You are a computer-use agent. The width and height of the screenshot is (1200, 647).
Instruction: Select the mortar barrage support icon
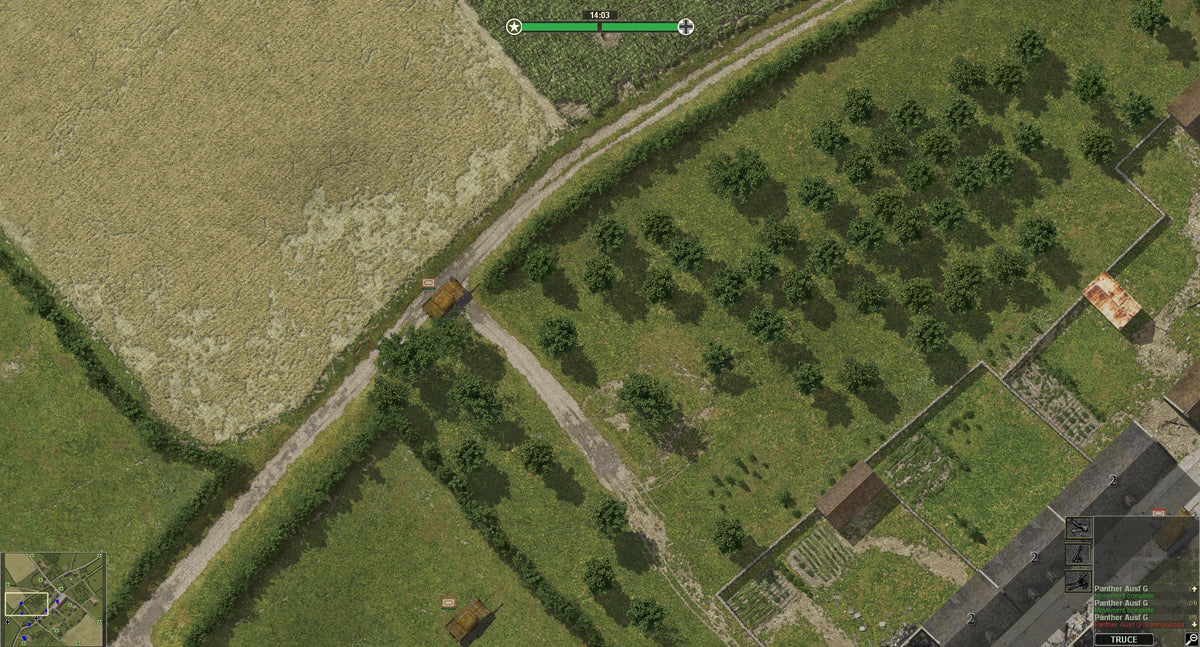pos(1079,554)
